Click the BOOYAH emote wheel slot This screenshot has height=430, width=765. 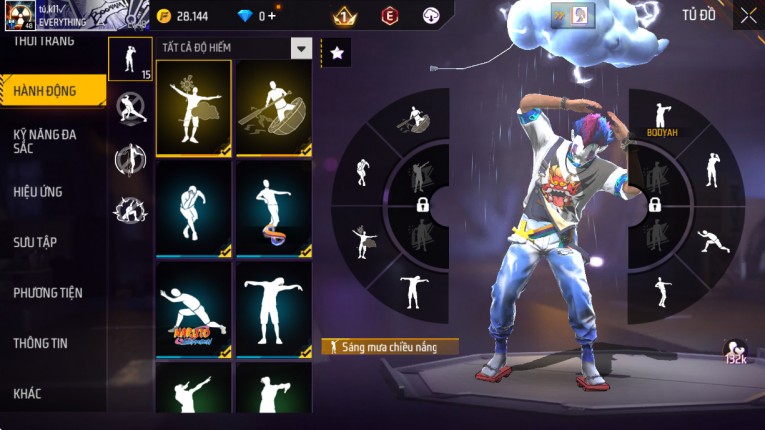click(661, 121)
